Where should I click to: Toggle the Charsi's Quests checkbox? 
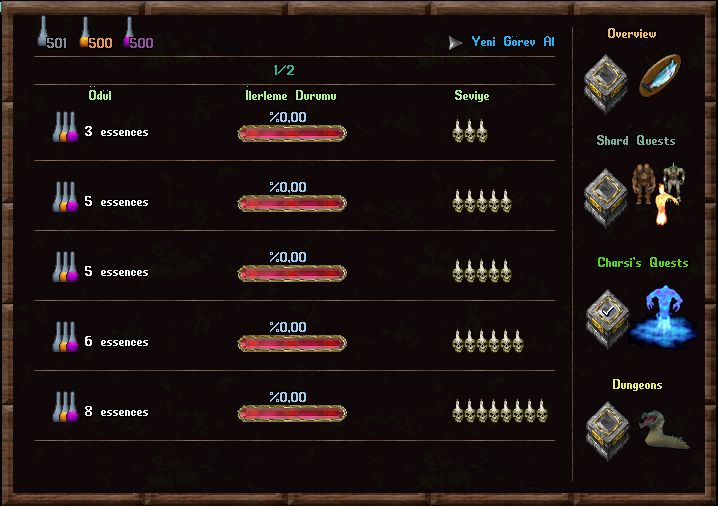coord(607,317)
